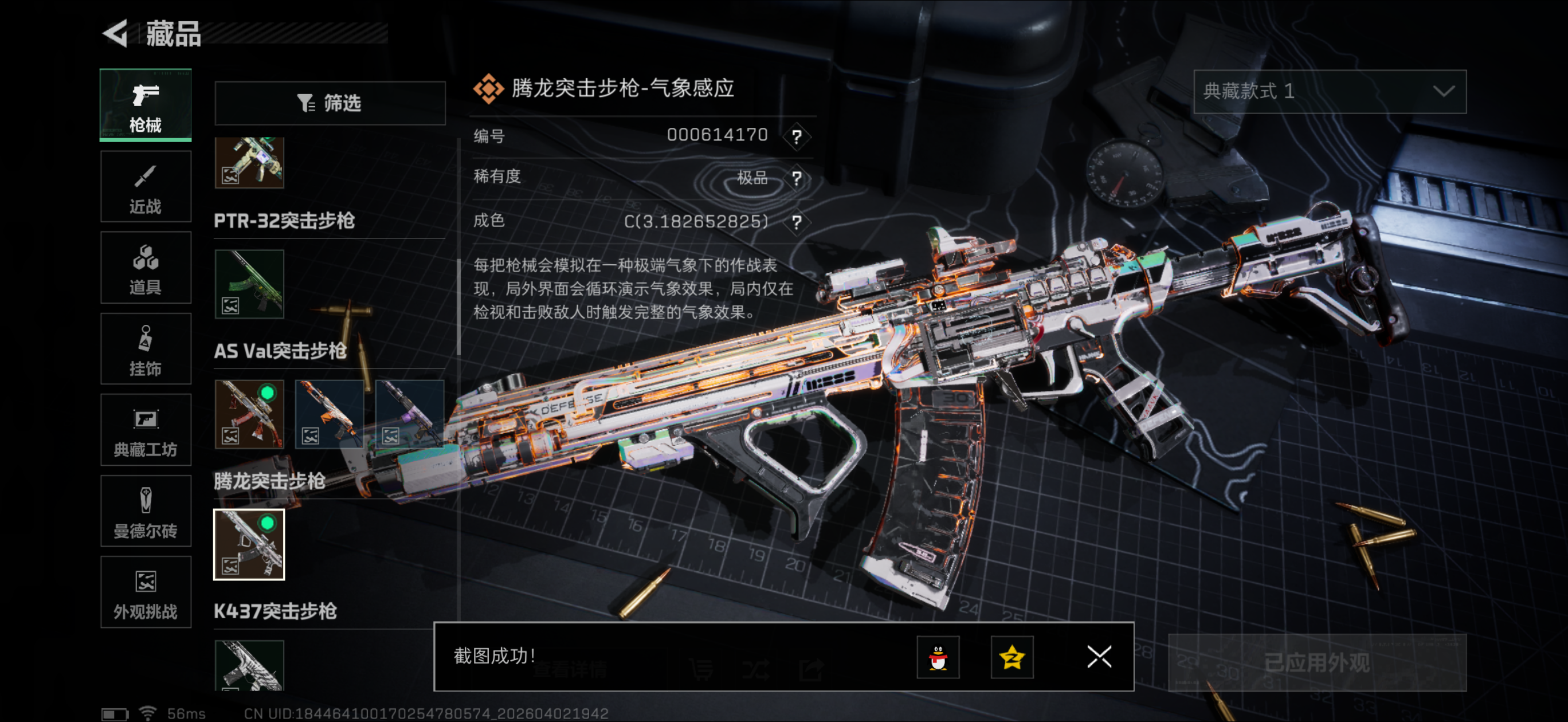Go back using the arrow beside 藏品
The image size is (1568, 722).
pyautogui.click(x=116, y=33)
